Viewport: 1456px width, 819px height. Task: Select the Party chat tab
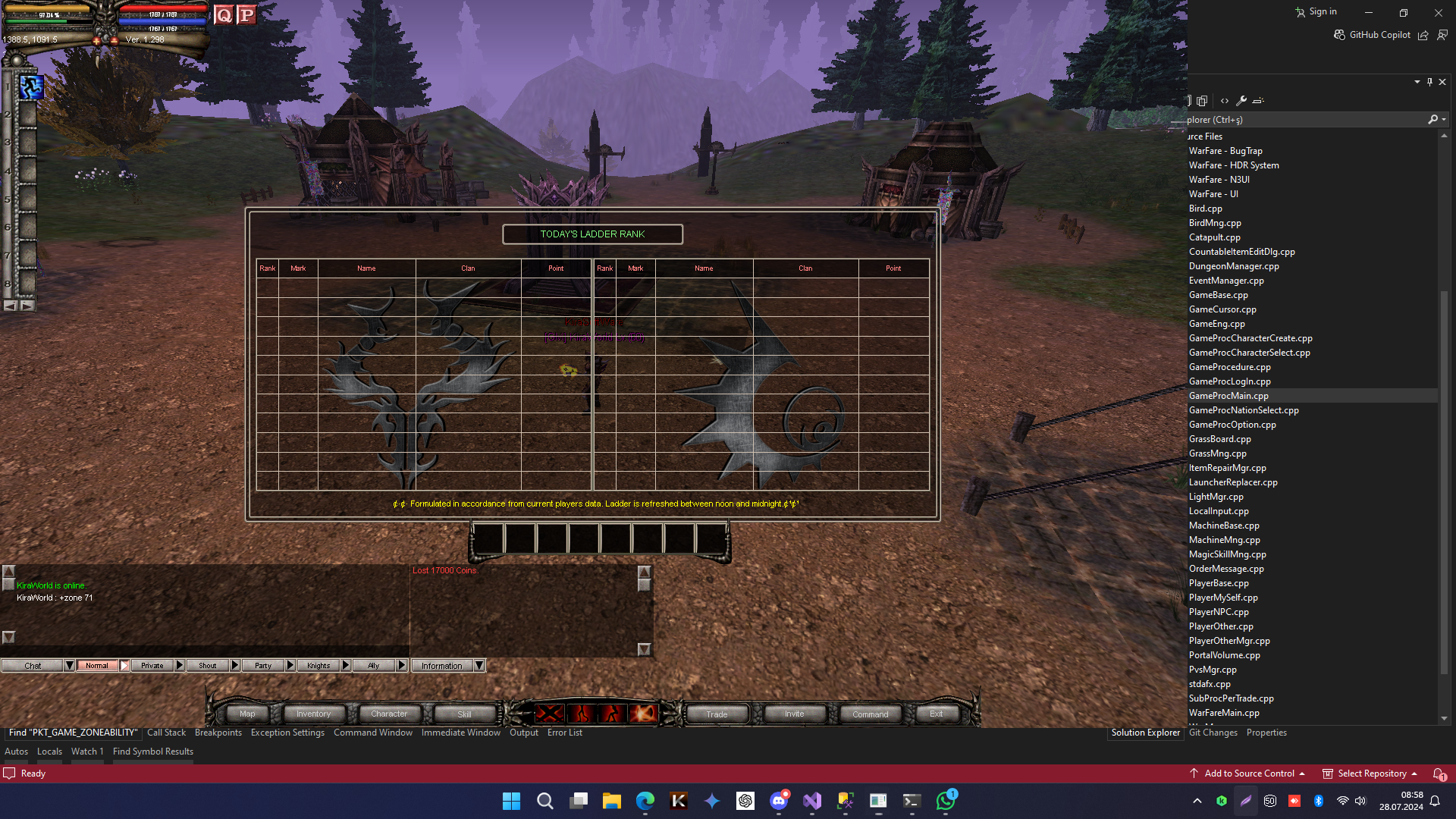point(263,666)
